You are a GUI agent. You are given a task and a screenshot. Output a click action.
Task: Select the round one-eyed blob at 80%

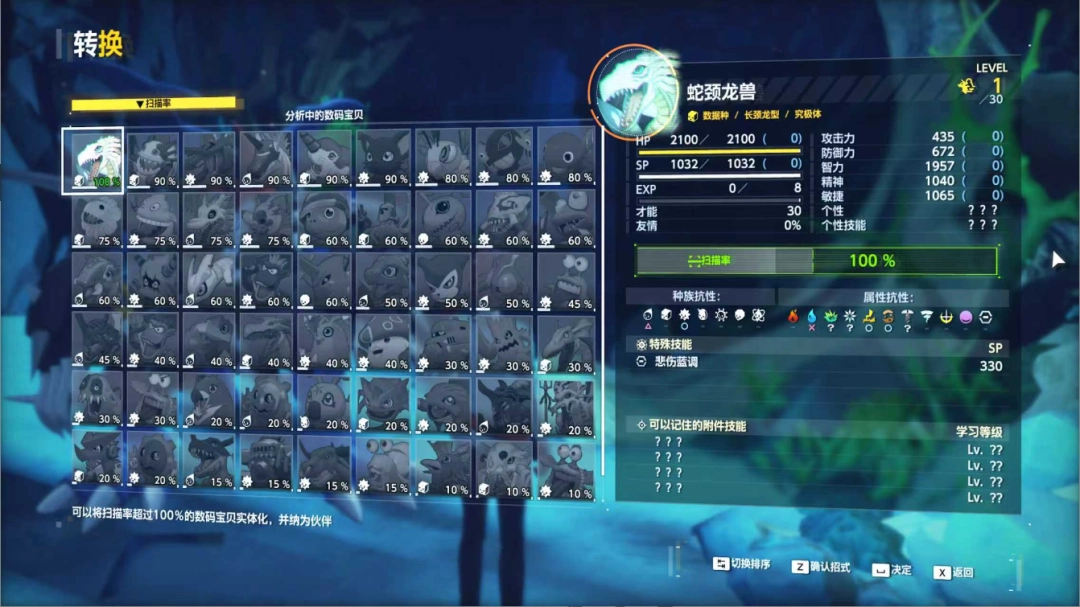[x=565, y=158]
